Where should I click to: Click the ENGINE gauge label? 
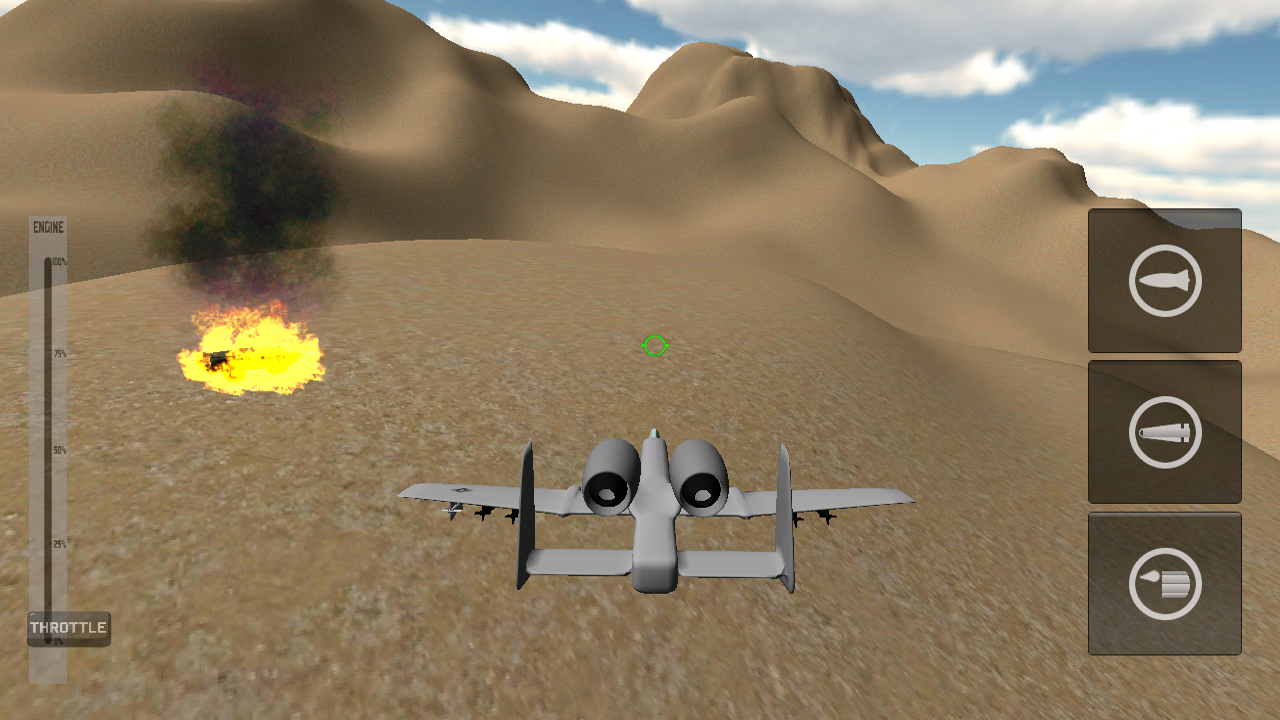pos(48,227)
